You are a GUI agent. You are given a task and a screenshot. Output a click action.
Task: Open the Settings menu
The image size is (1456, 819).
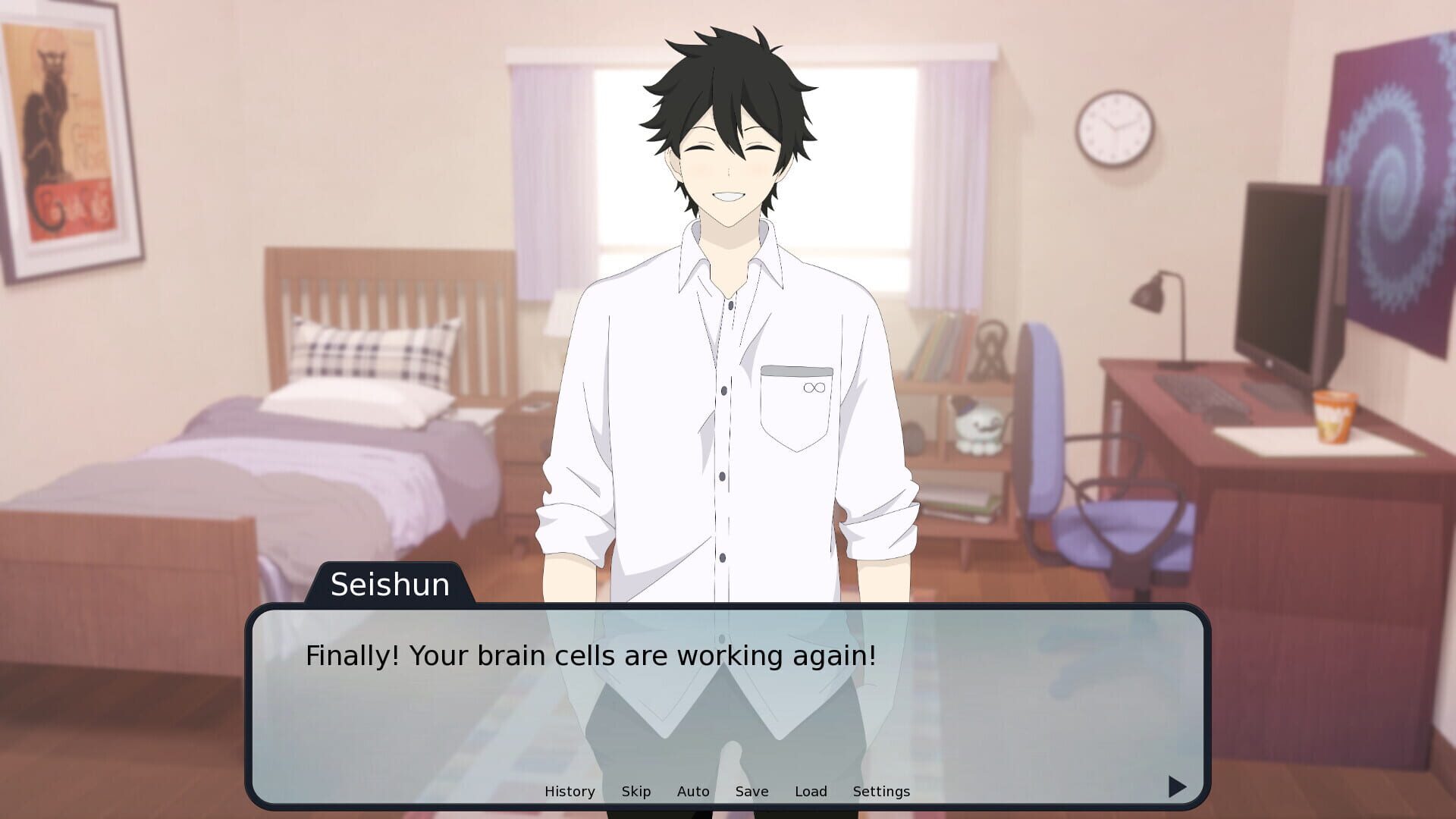[x=881, y=791]
